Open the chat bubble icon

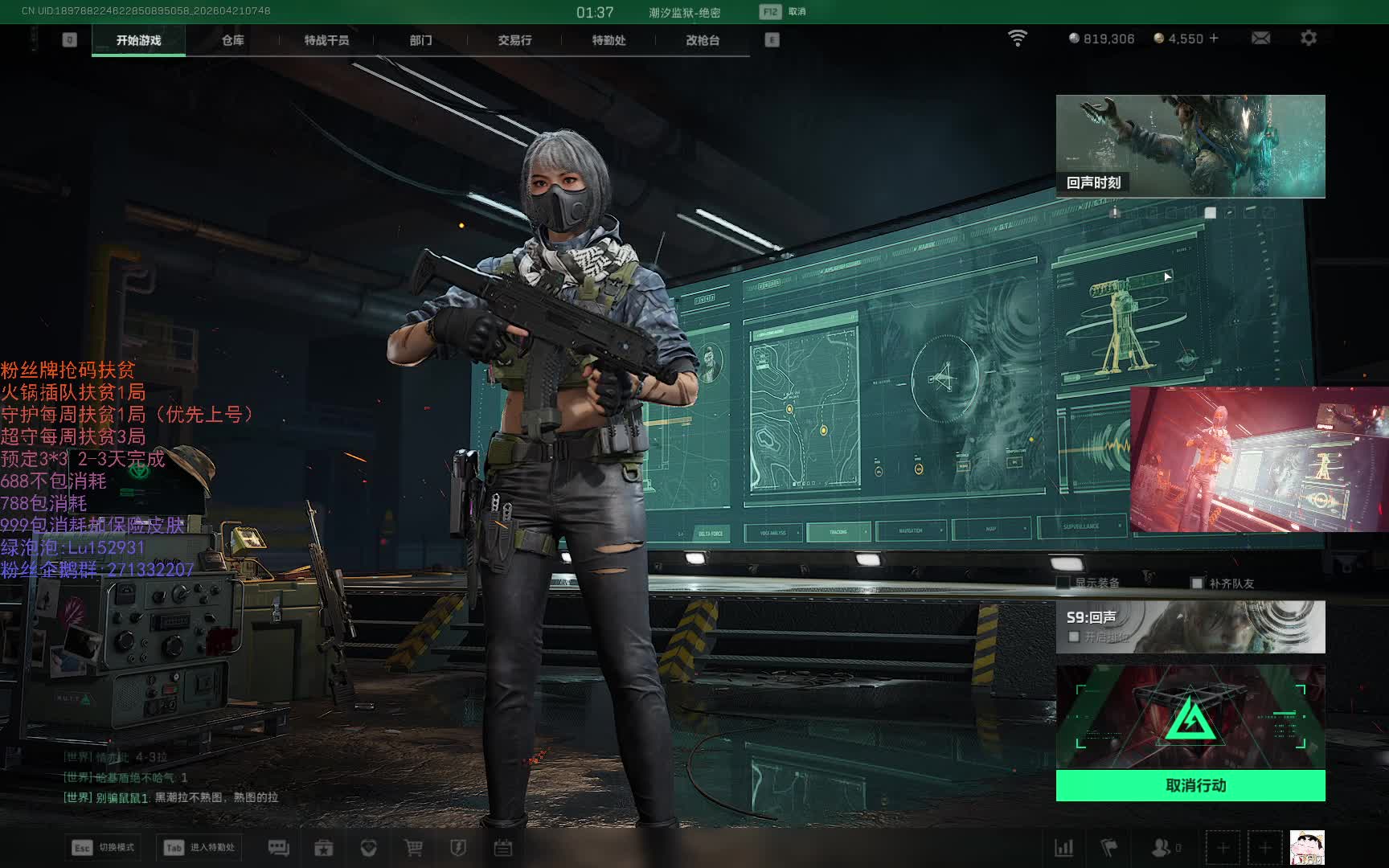coord(278,848)
